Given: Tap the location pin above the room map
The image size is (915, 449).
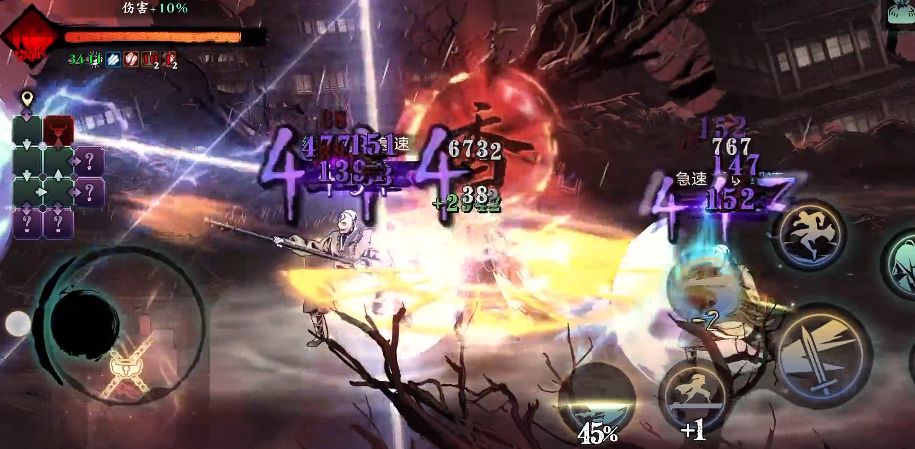Looking at the screenshot, I should coord(28,98).
